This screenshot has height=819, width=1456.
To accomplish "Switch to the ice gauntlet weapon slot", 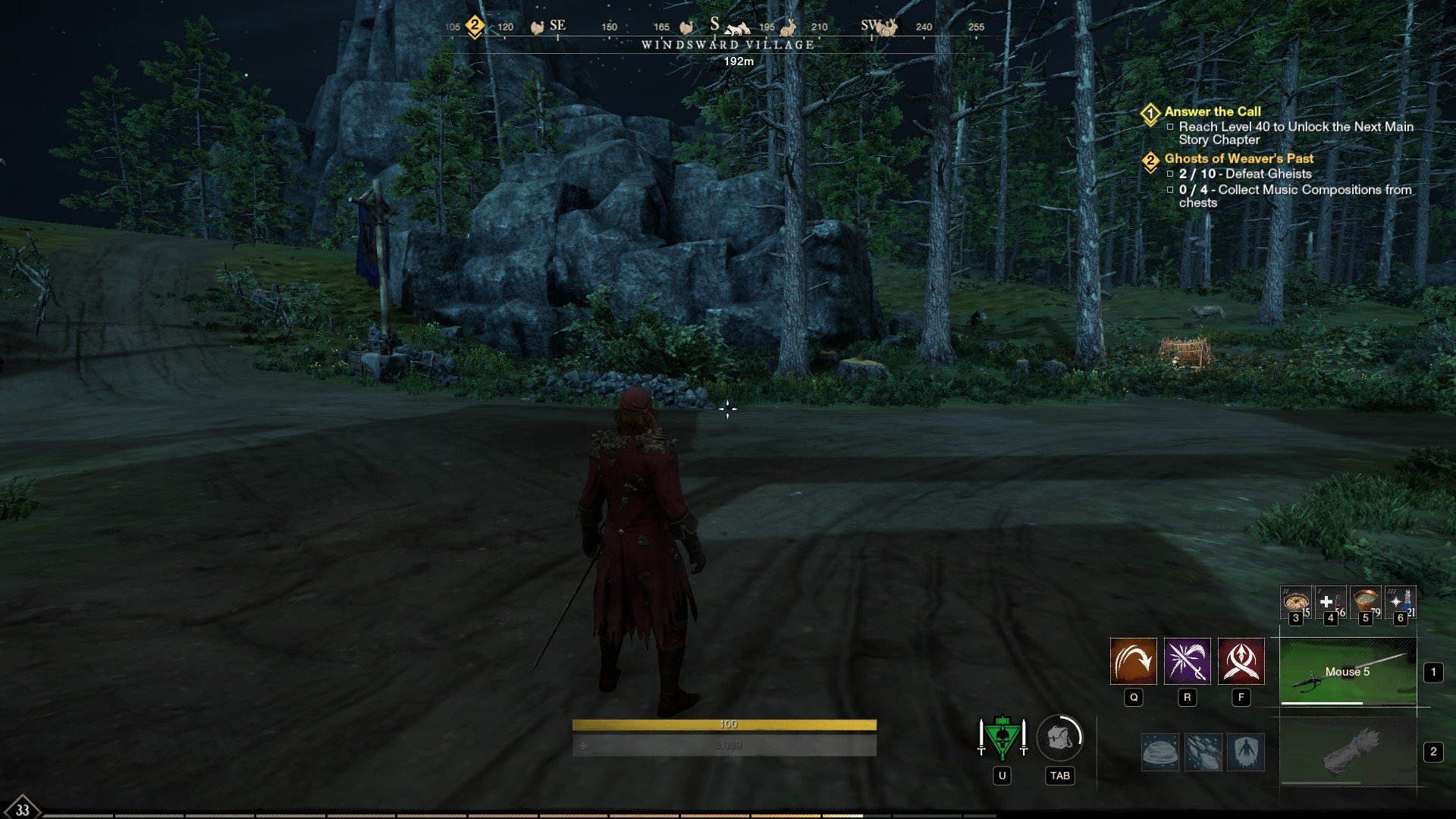I will click(x=1348, y=752).
